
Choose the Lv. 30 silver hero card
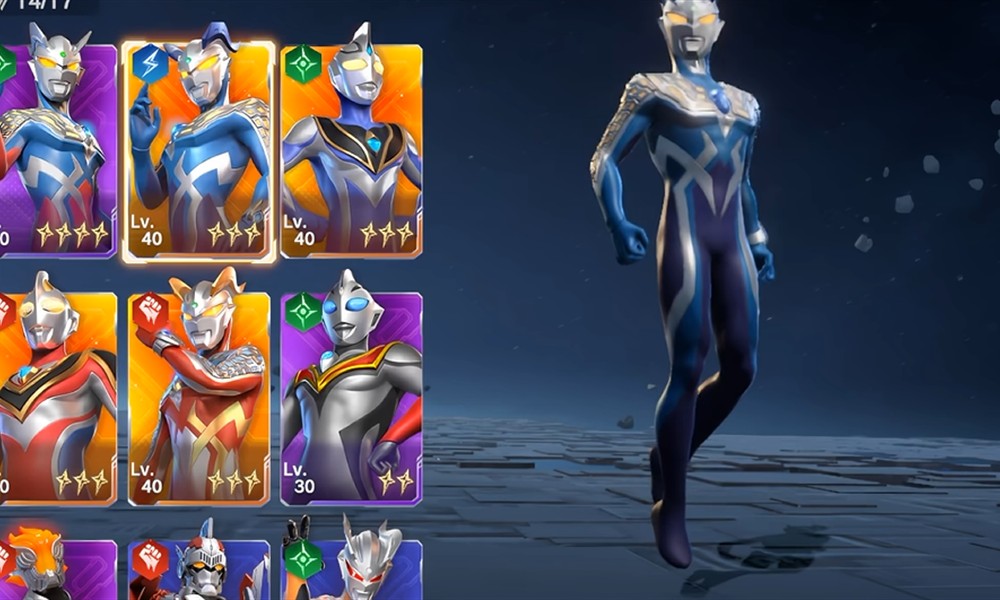(x=351, y=397)
